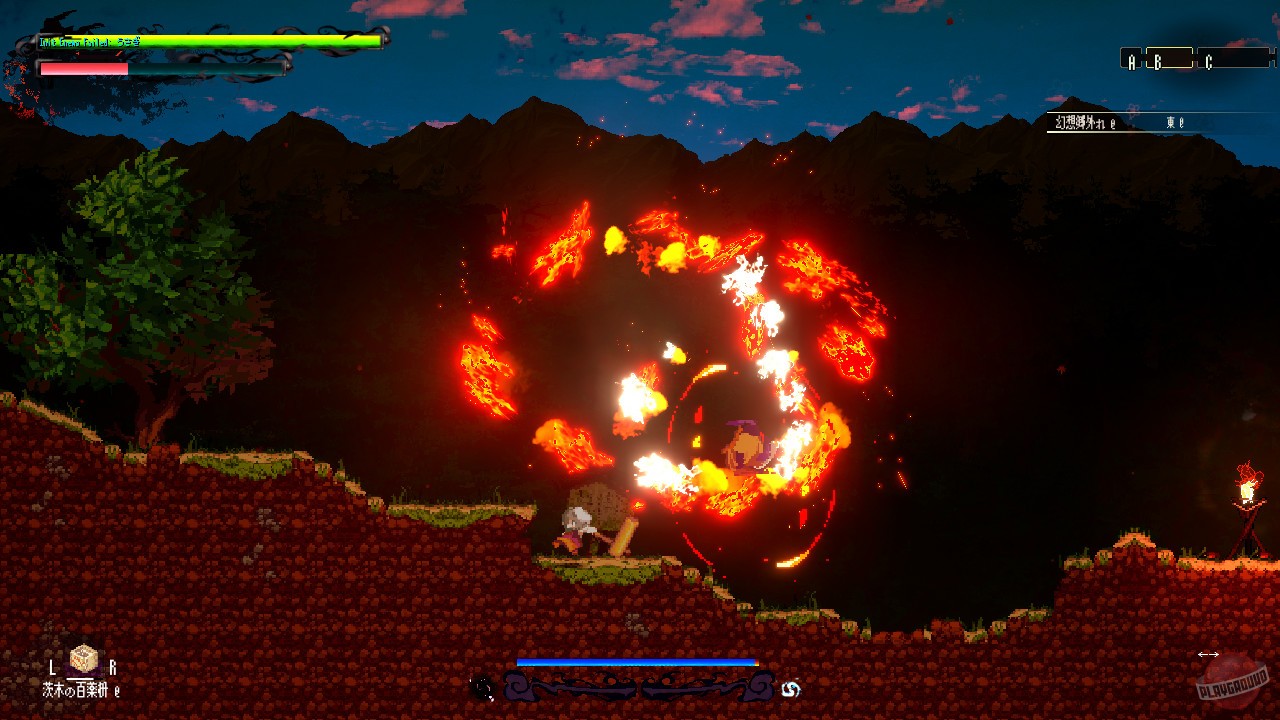The image size is (1280, 720).
Task: Click the spiral skill icon right of the skill bar
Action: 791,688
